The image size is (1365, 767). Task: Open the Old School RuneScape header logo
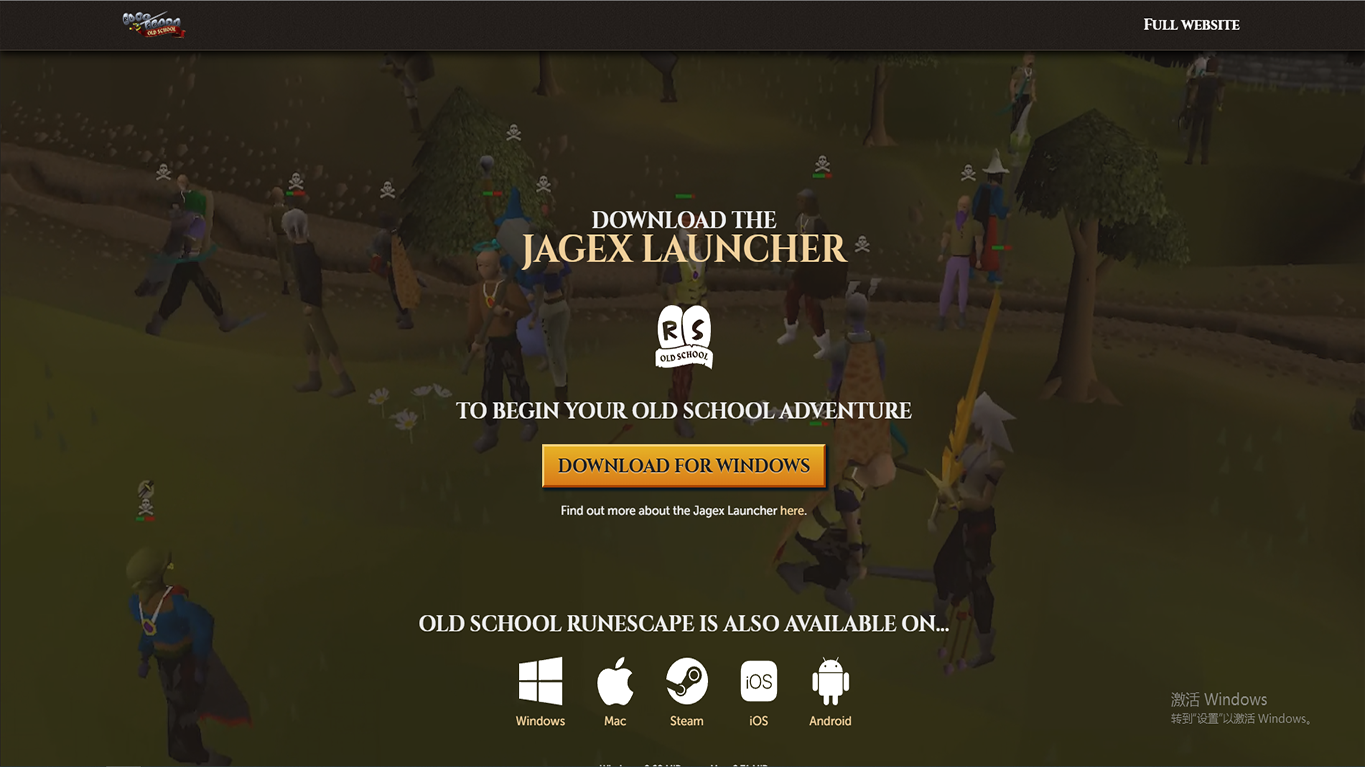coord(155,25)
